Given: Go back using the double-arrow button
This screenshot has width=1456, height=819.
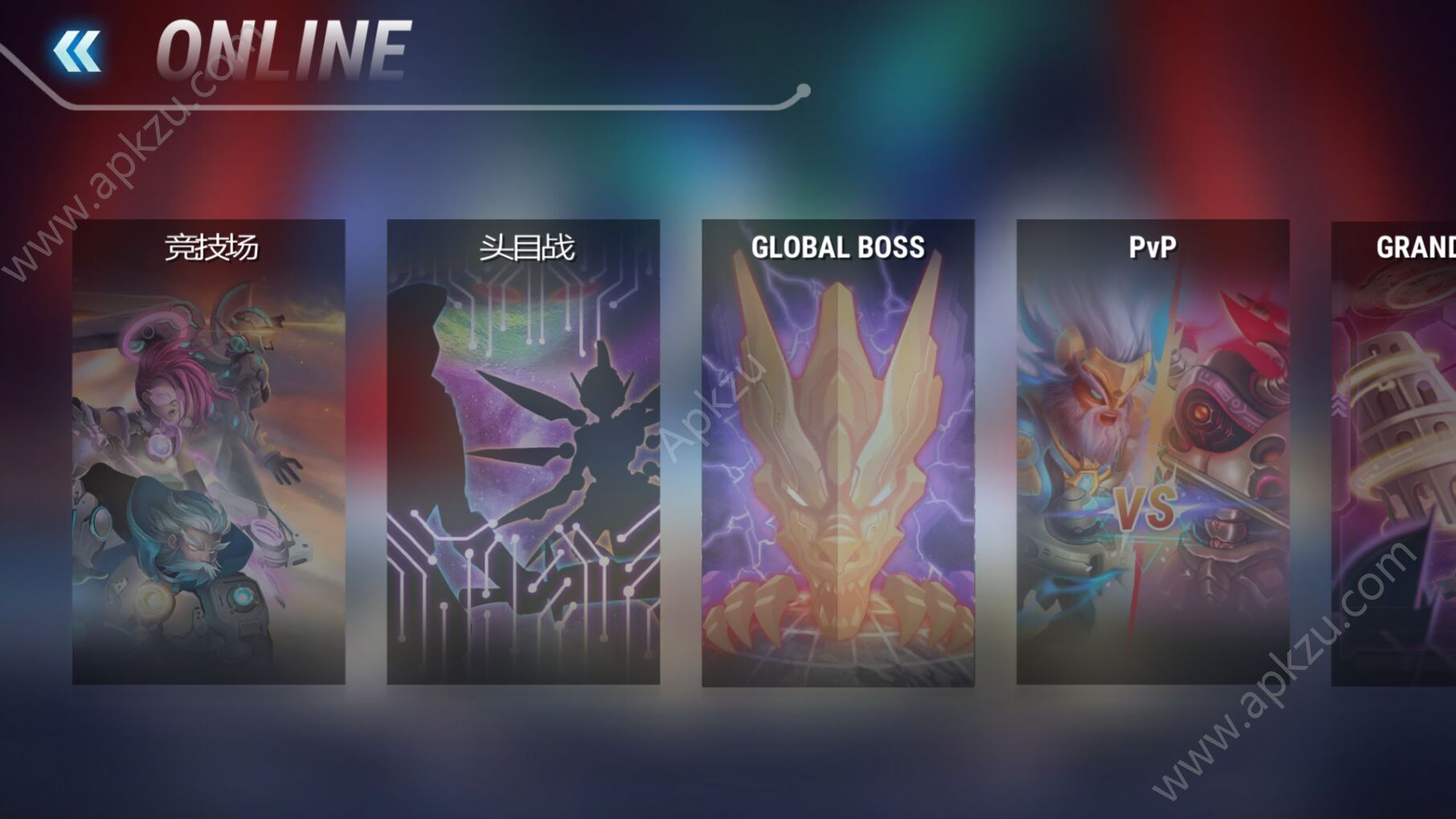Looking at the screenshot, I should point(77,51).
